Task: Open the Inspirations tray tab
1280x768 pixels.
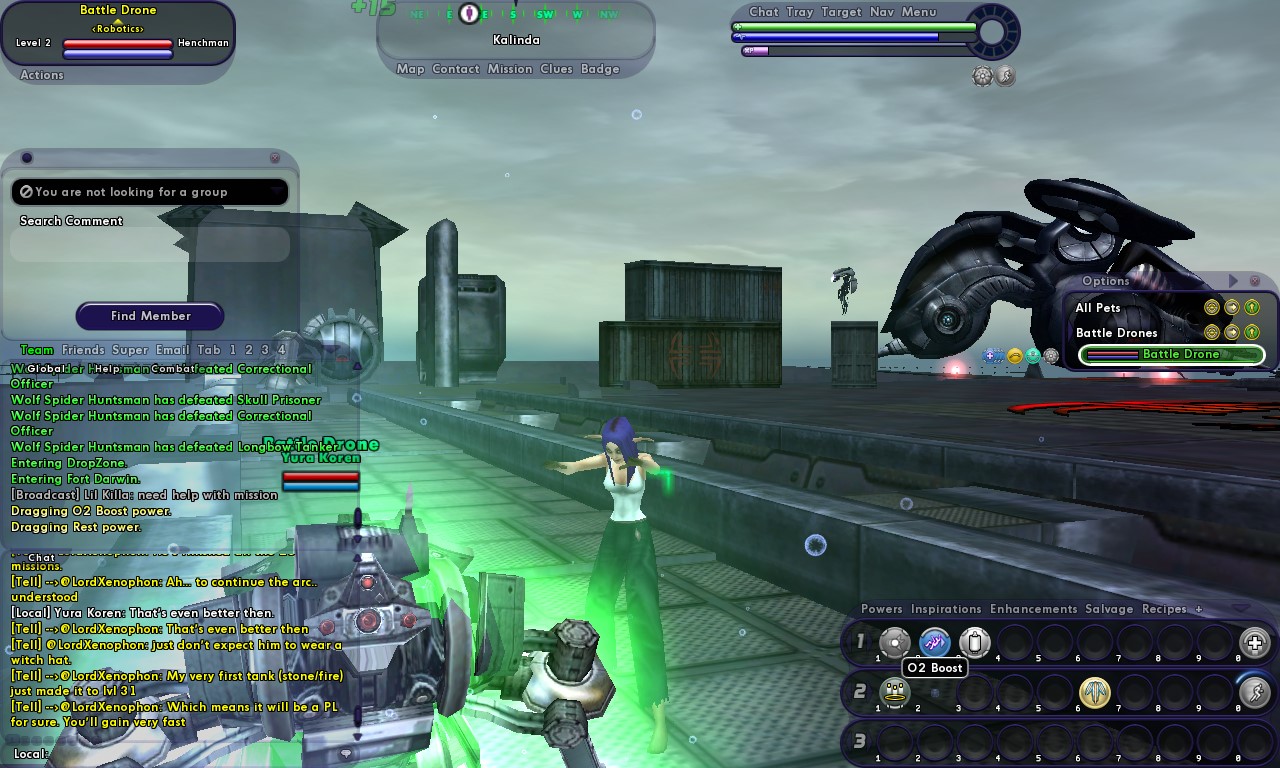Action: [x=946, y=609]
